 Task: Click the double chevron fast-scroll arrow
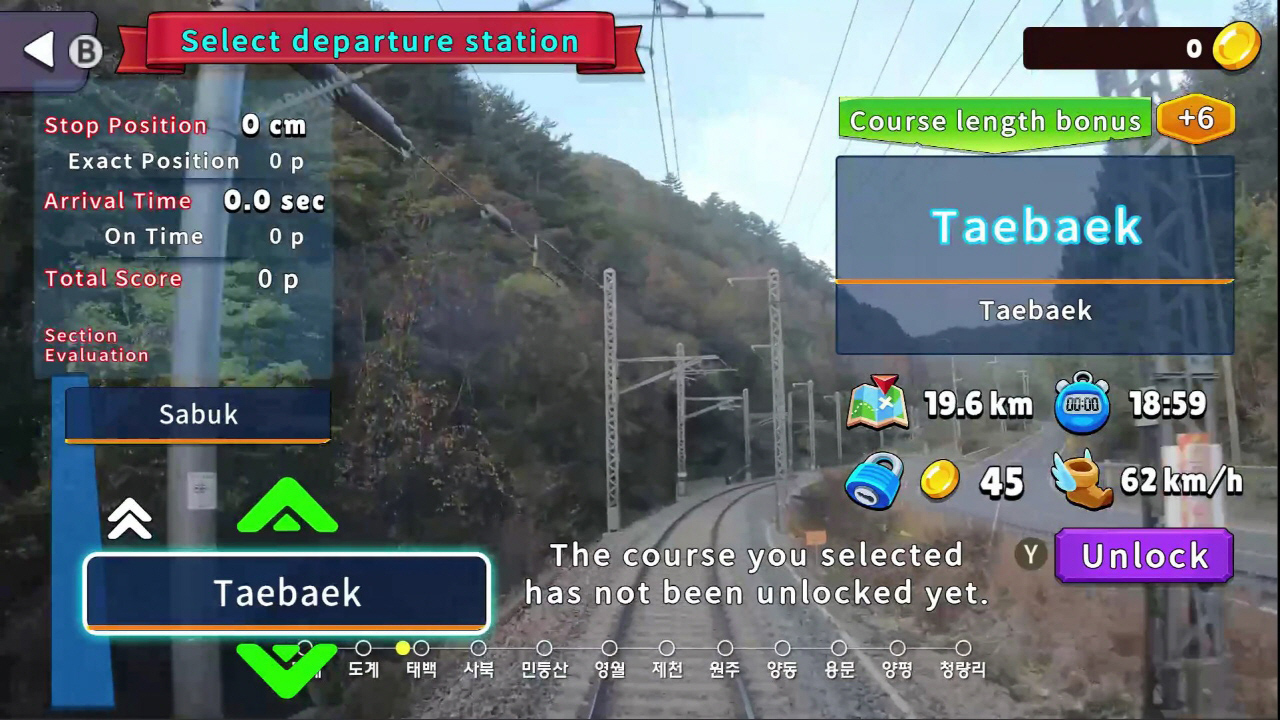tap(129, 518)
